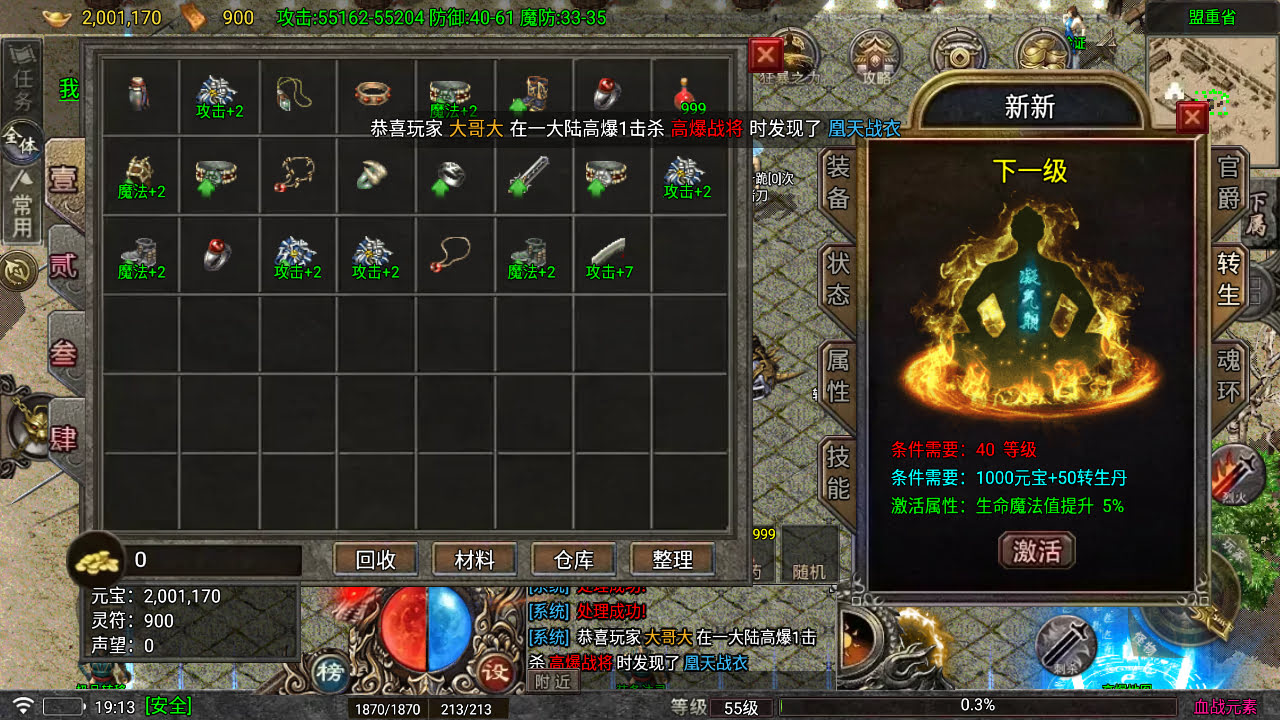1280x720 pixels.
Task: Open the 官爵 rank tab
Action: (x=1228, y=183)
